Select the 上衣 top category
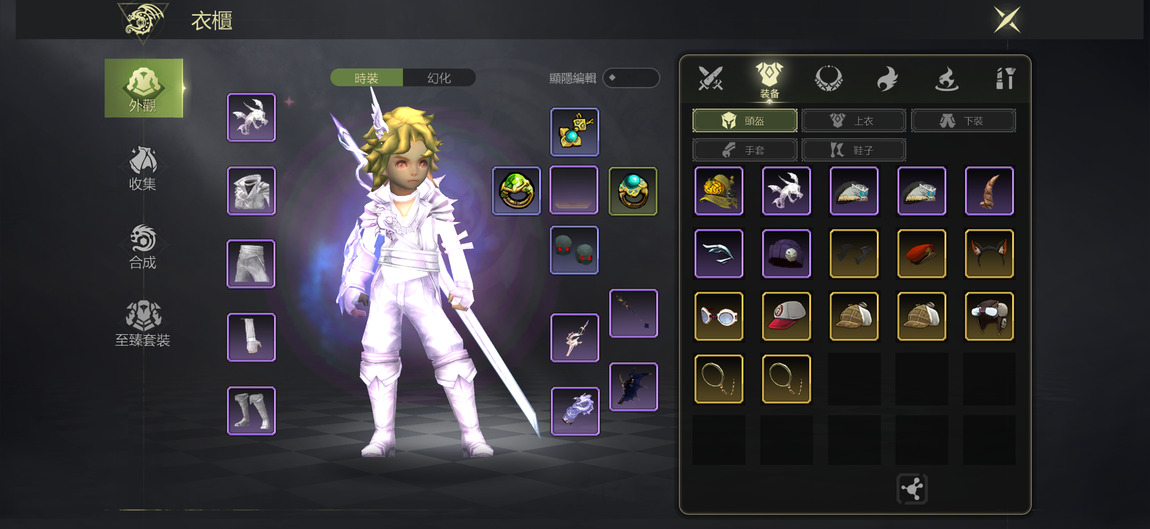Image resolution: width=1150 pixels, height=529 pixels. pyautogui.click(x=853, y=121)
